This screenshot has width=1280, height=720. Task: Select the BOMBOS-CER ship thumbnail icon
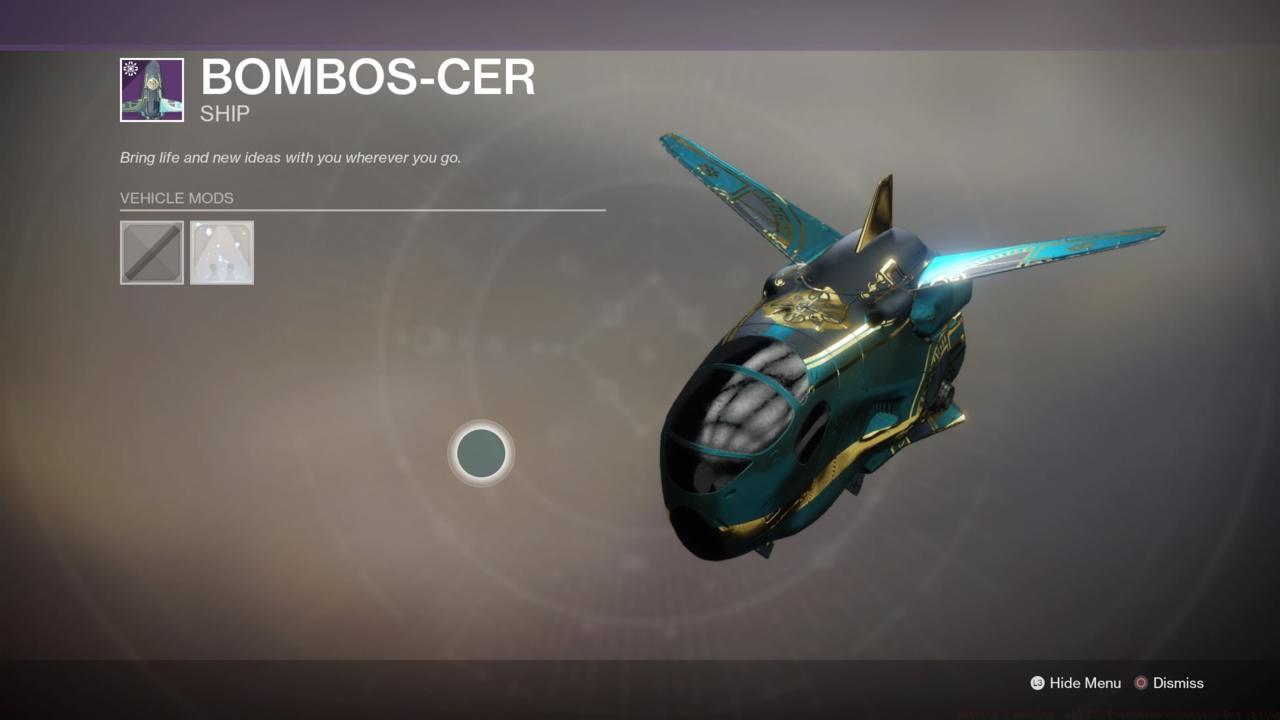coord(151,89)
